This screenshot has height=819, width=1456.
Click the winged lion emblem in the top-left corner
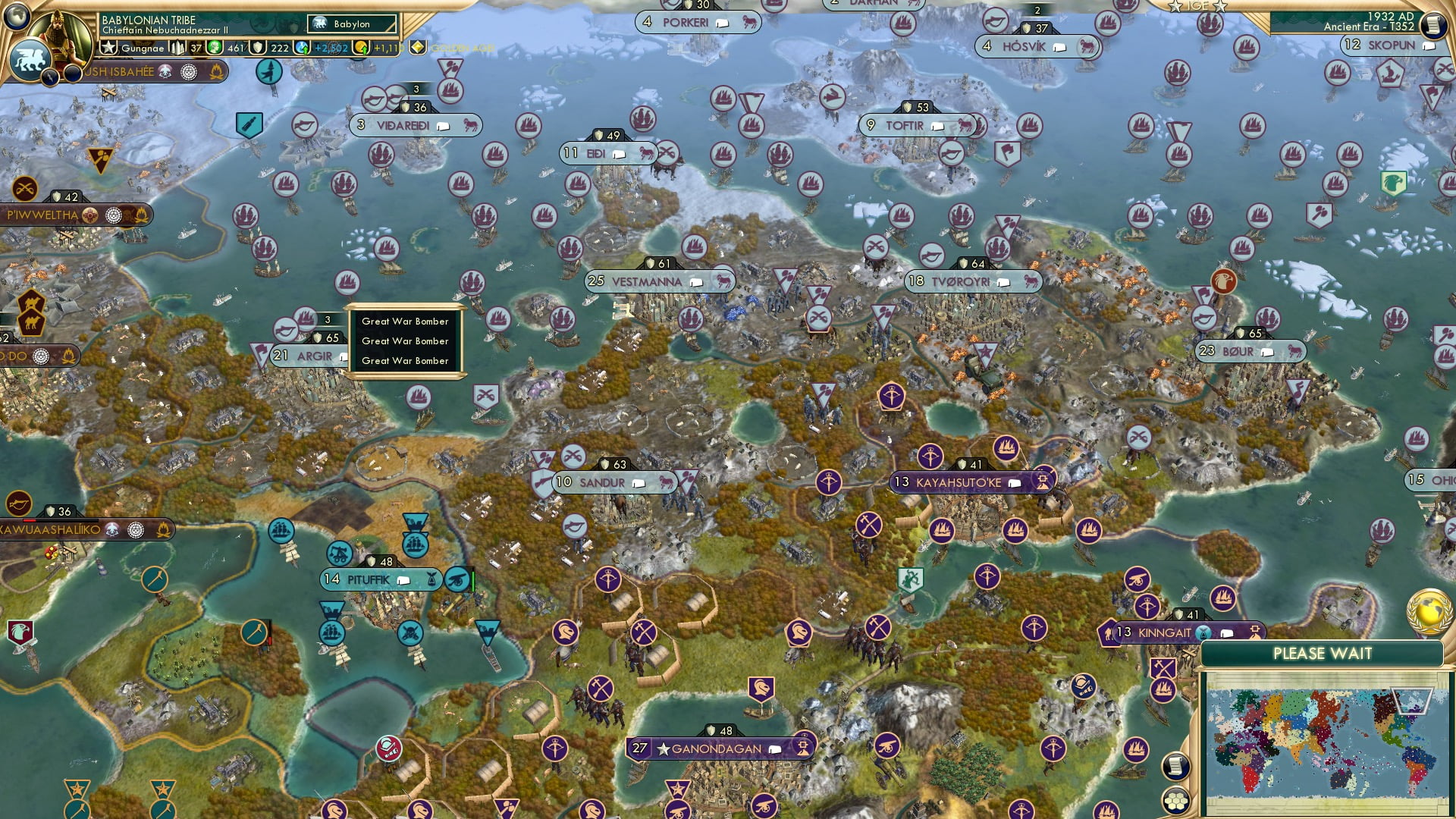point(32,61)
